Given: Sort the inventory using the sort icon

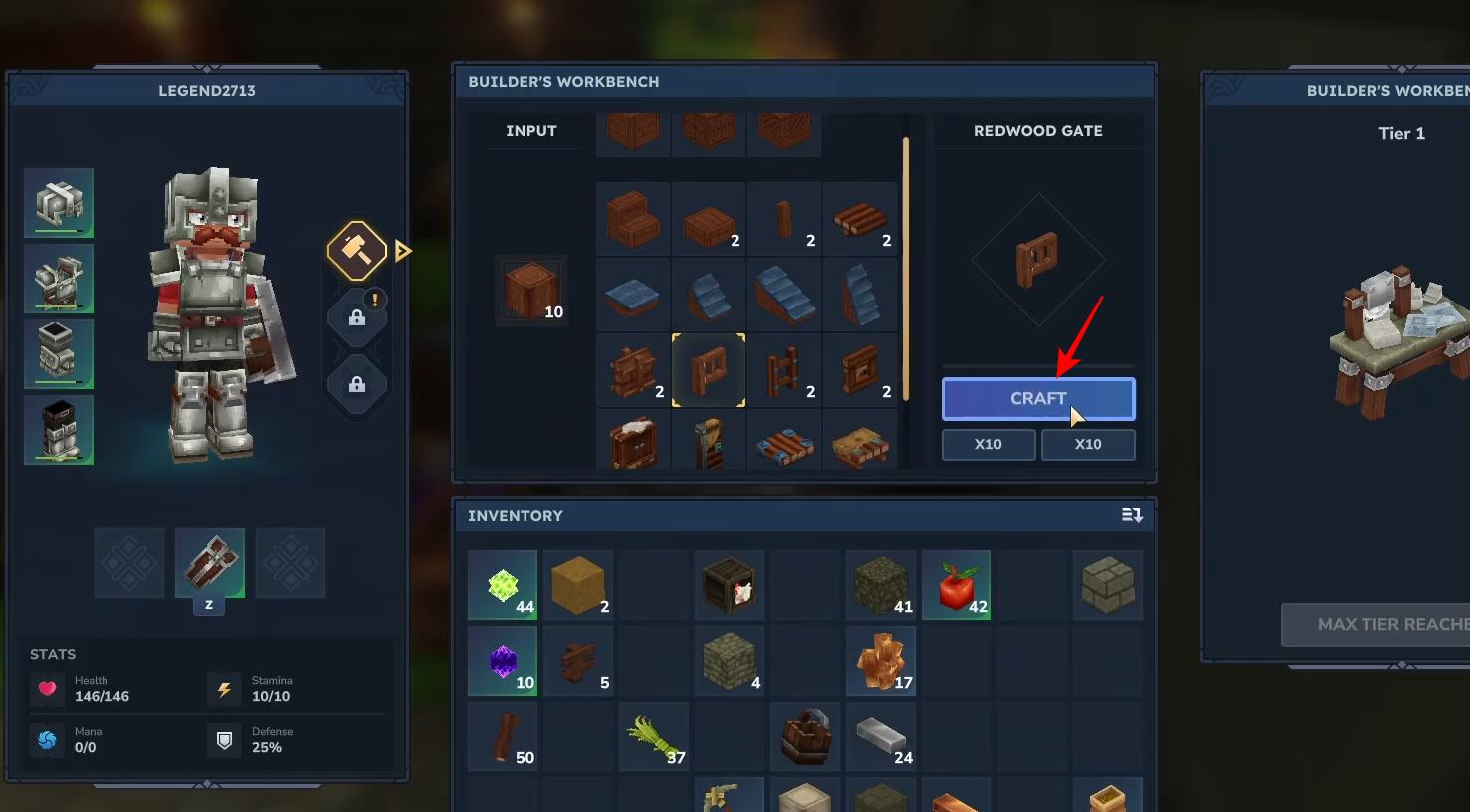Looking at the screenshot, I should click(x=1132, y=515).
